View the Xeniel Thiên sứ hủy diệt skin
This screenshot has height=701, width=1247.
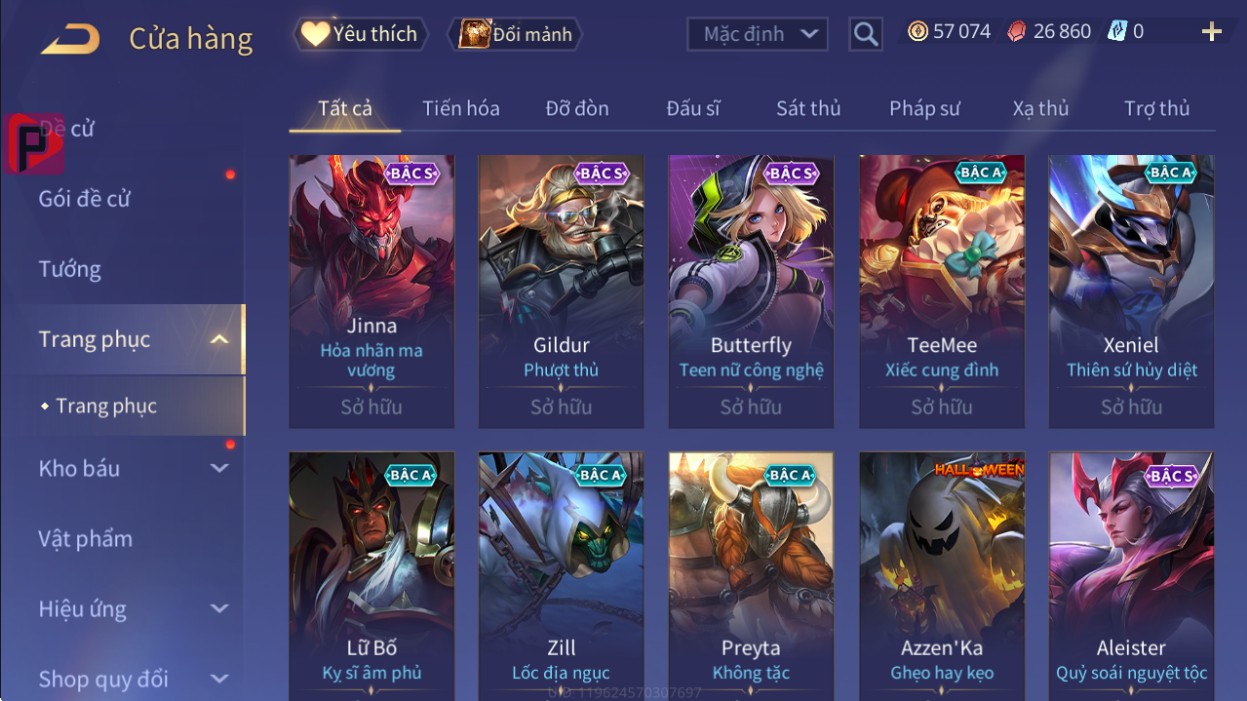coord(1131,290)
